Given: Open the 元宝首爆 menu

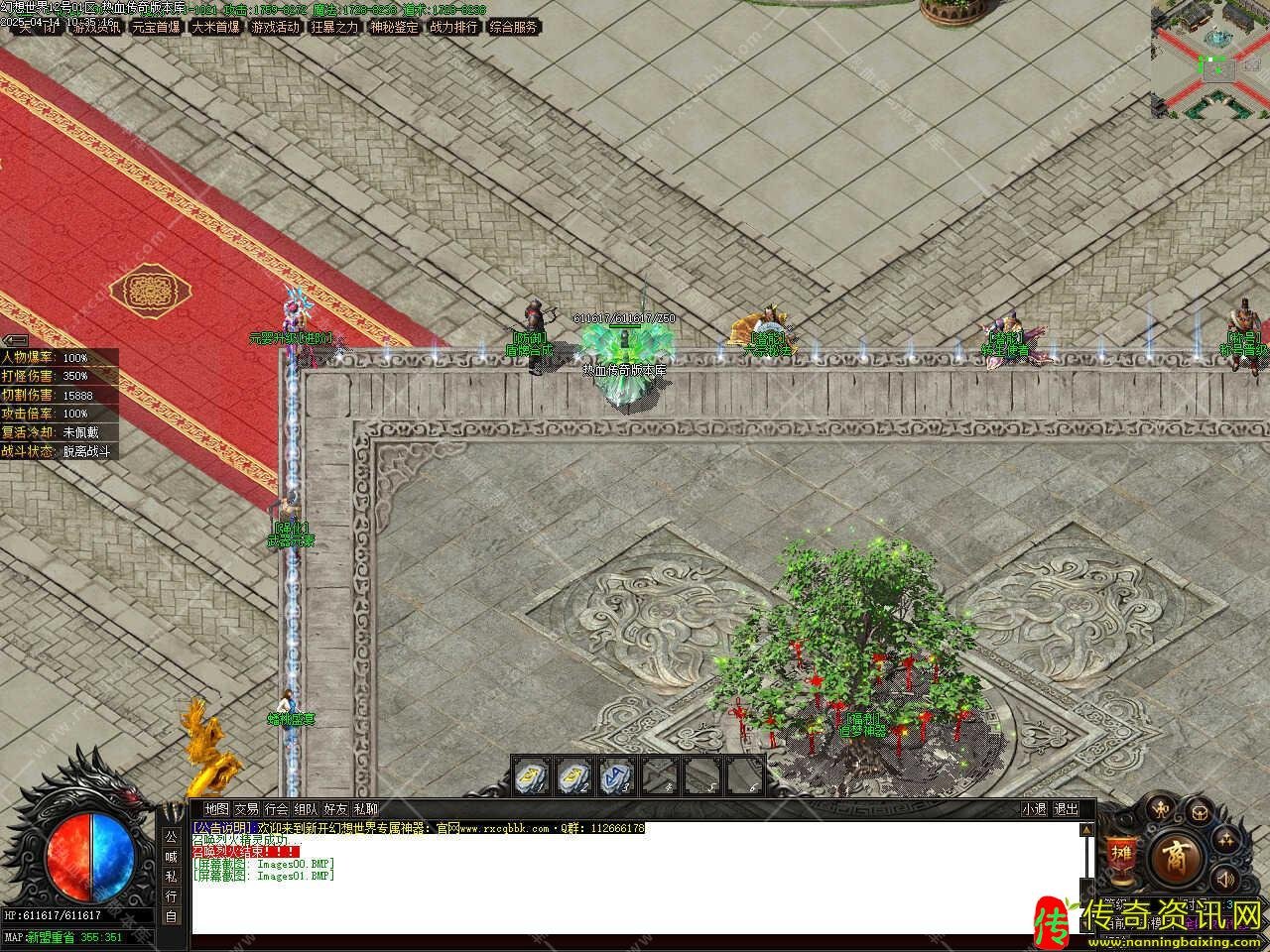Looking at the screenshot, I should tap(157, 28).
